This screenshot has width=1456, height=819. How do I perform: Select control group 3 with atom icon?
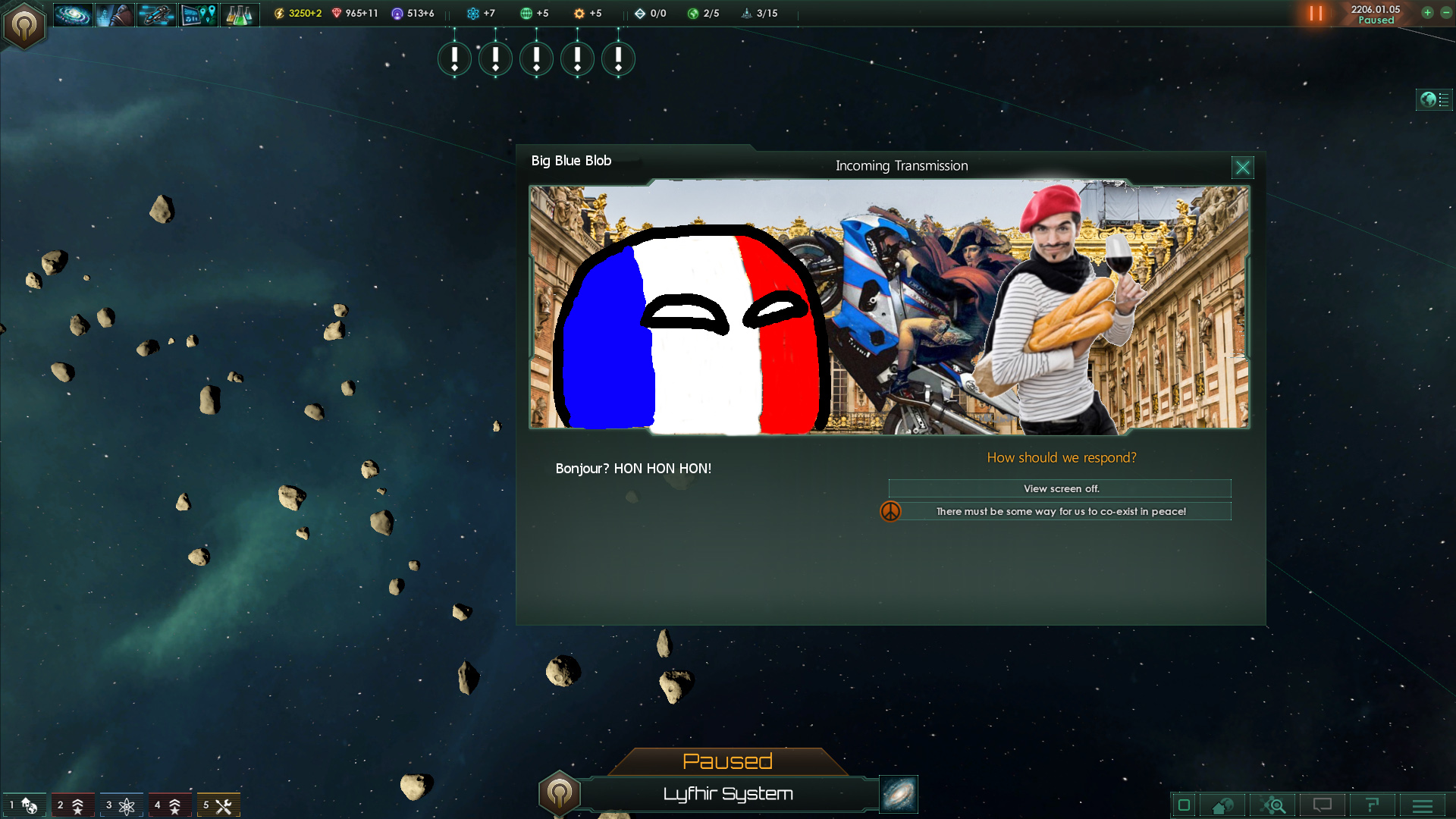click(x=121, y=805)
